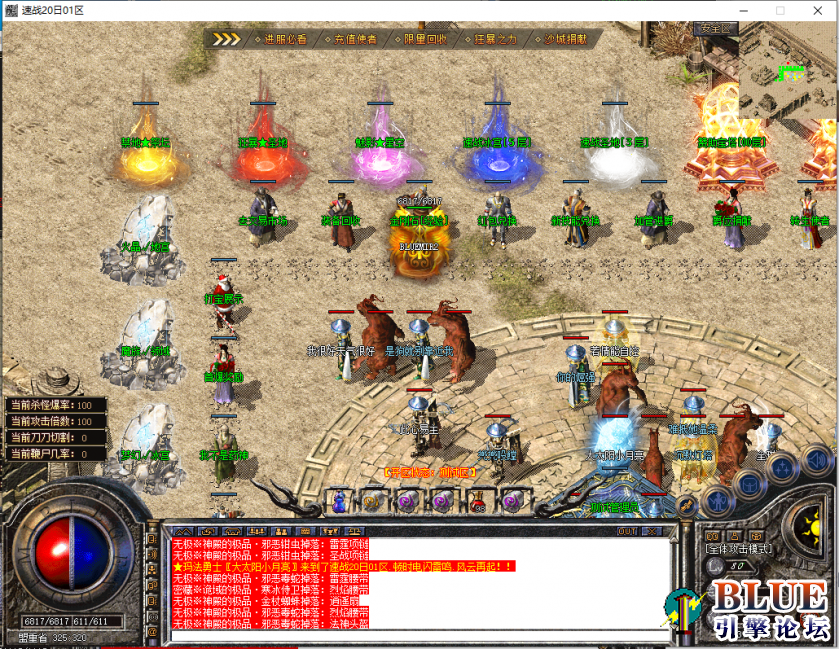Select 限里回收 in the top bar
This screenshot has width=839, height=649.
coord(425,39)
